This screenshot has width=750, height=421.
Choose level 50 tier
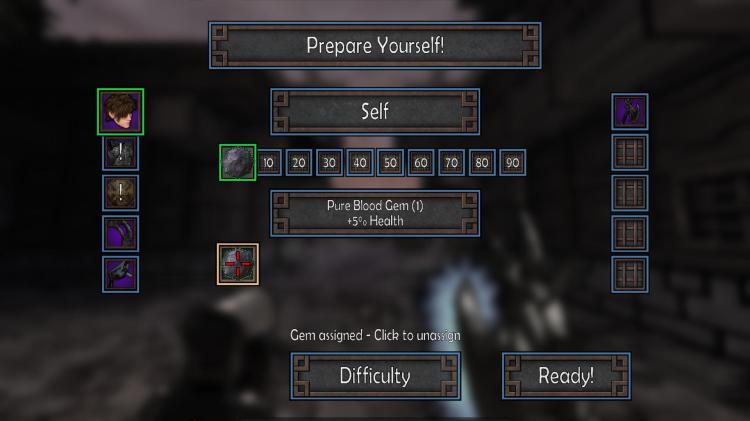[x=390, y=163]
